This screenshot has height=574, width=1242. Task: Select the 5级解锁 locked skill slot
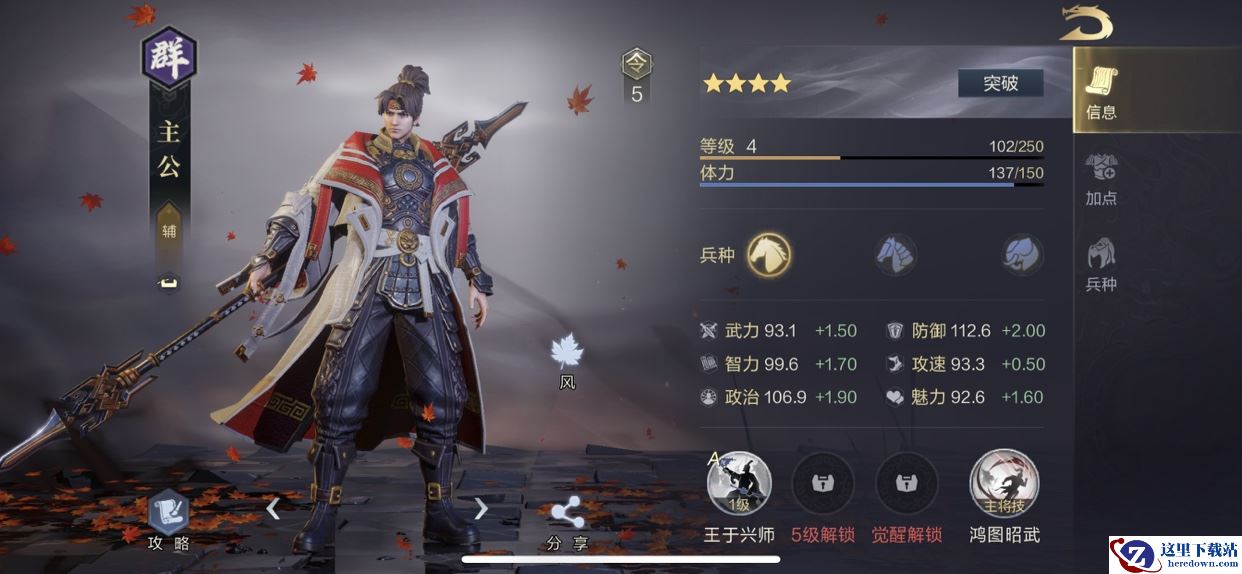tap(823, 485)
